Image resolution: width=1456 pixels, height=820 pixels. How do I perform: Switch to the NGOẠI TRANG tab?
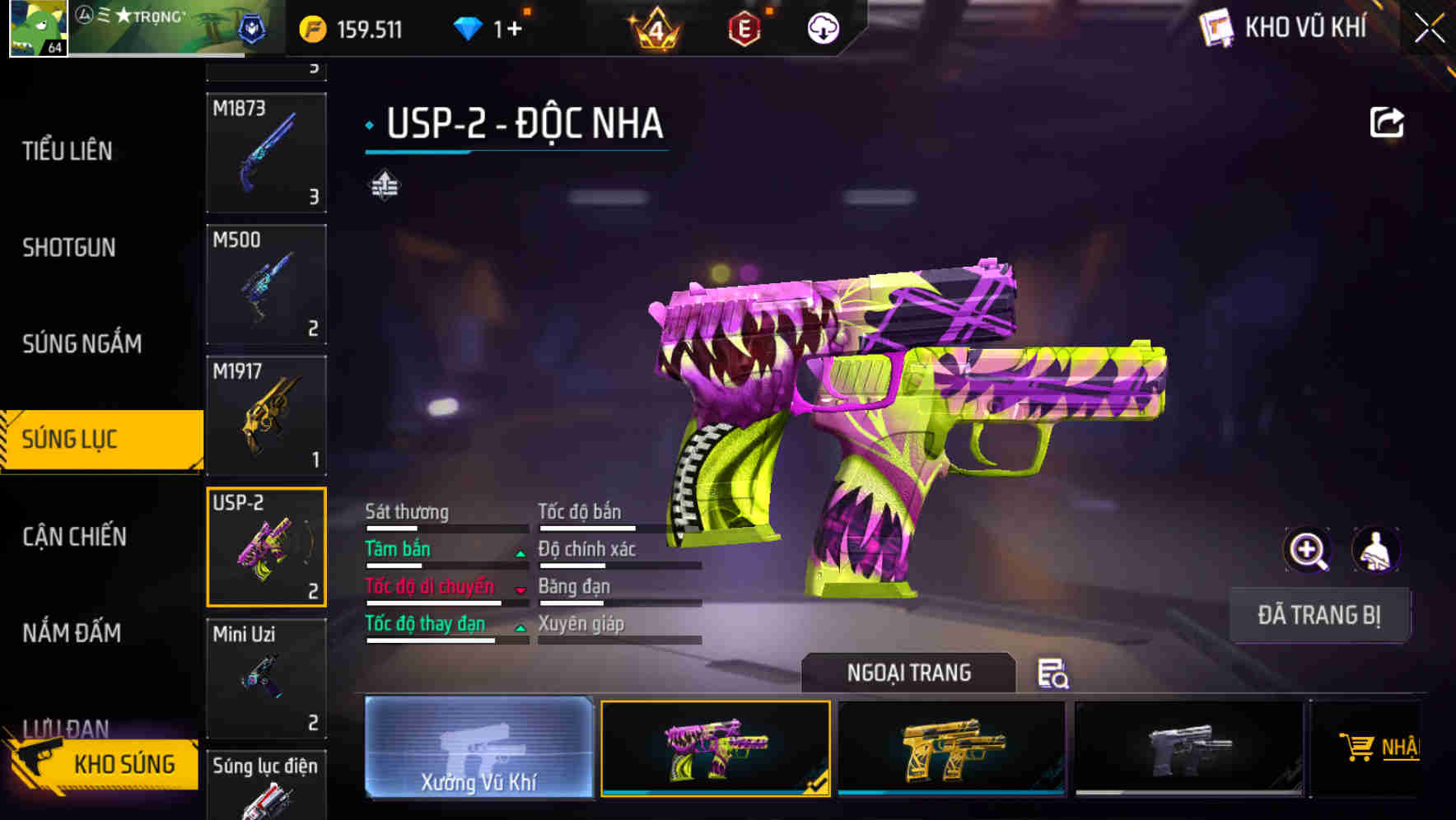tap(909, 673)
